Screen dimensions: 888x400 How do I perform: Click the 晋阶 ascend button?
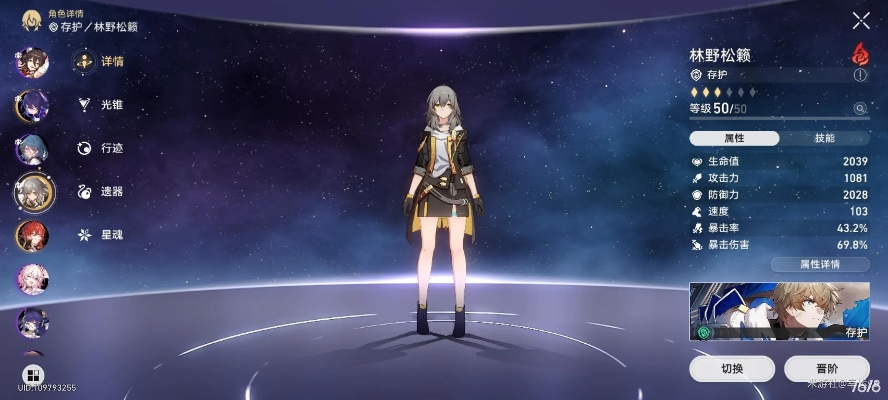pos(826,368)
